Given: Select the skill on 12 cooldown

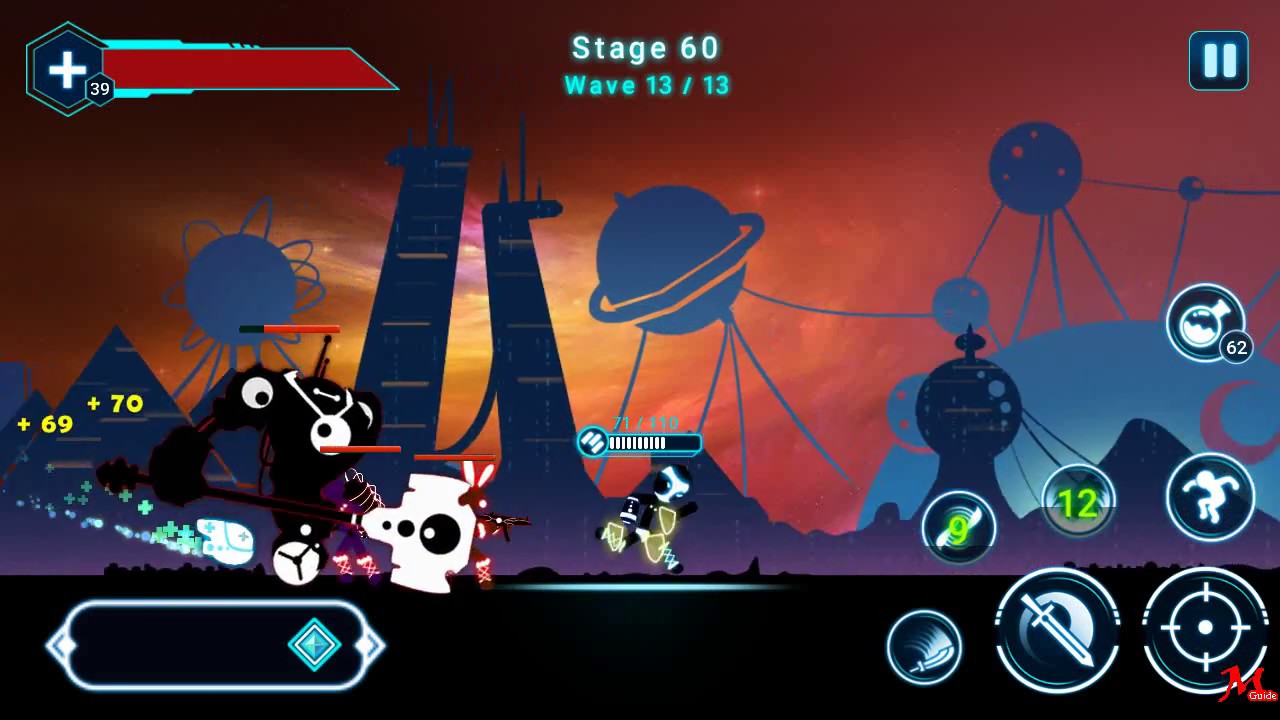Looking at the screenshot, I should [x=1078, y=502].
